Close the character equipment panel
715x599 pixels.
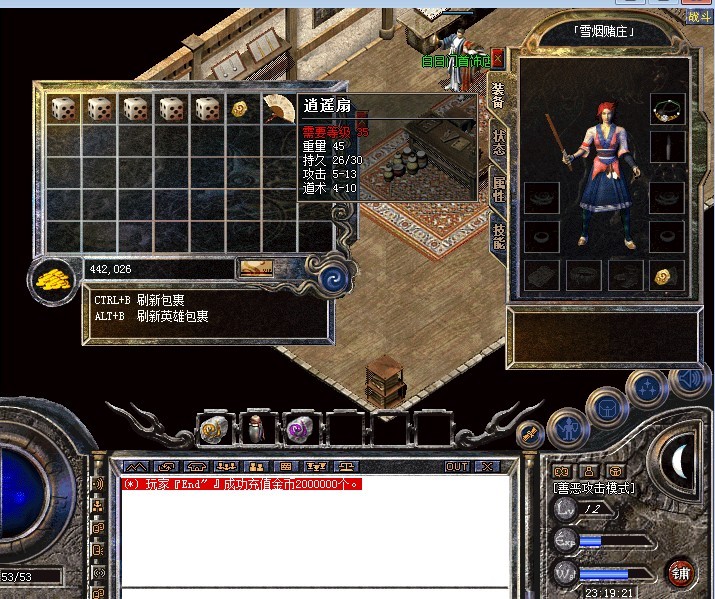pyautogui.click(x=497, y=59)
